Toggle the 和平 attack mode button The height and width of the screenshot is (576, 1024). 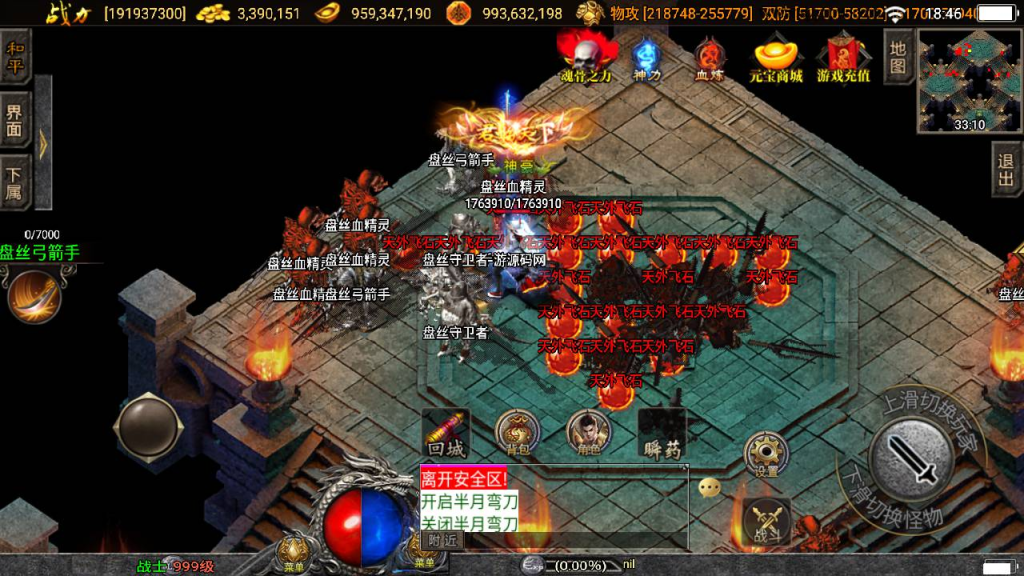point(14,56)
